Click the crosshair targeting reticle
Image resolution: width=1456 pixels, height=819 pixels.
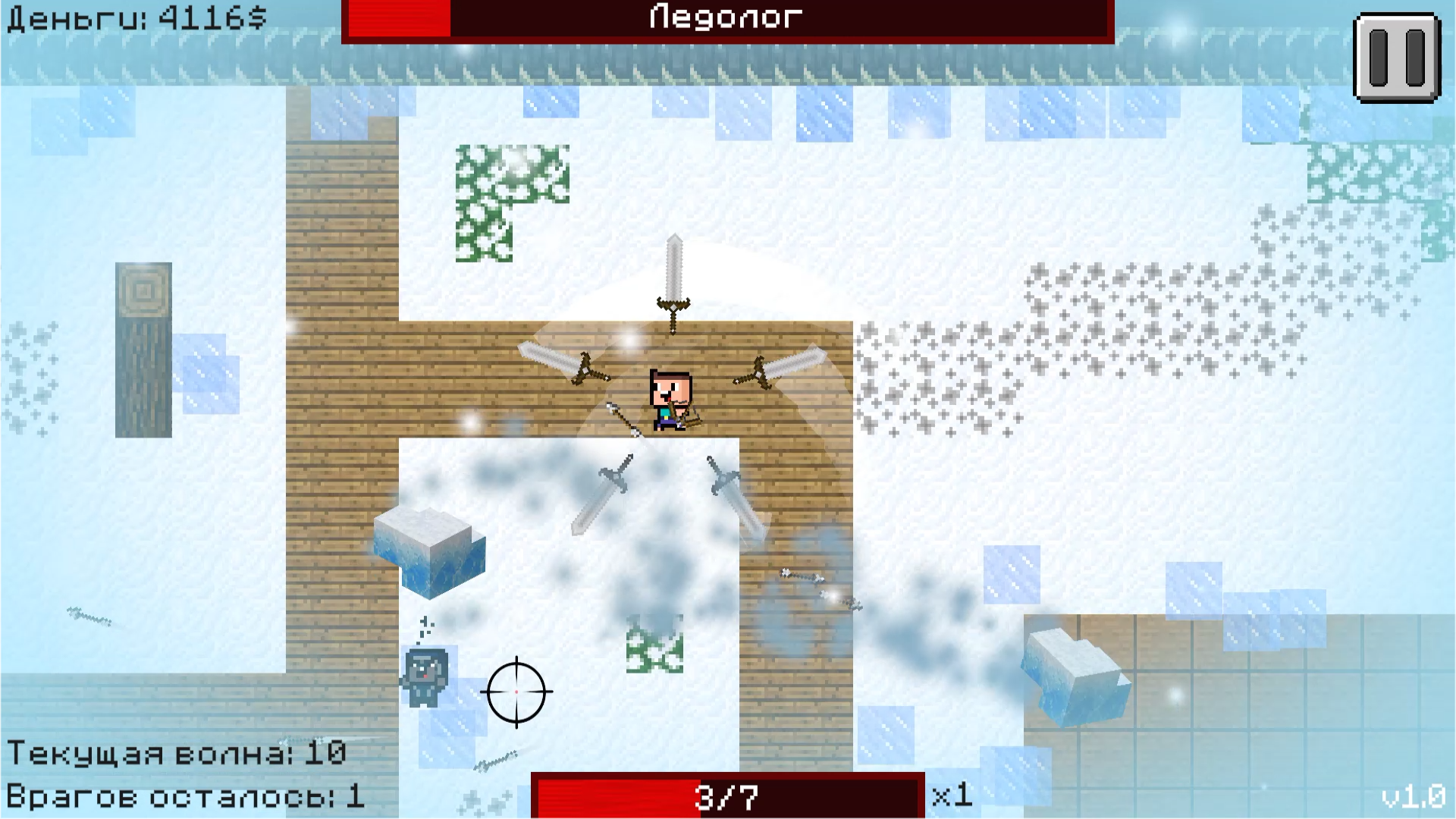516,692
